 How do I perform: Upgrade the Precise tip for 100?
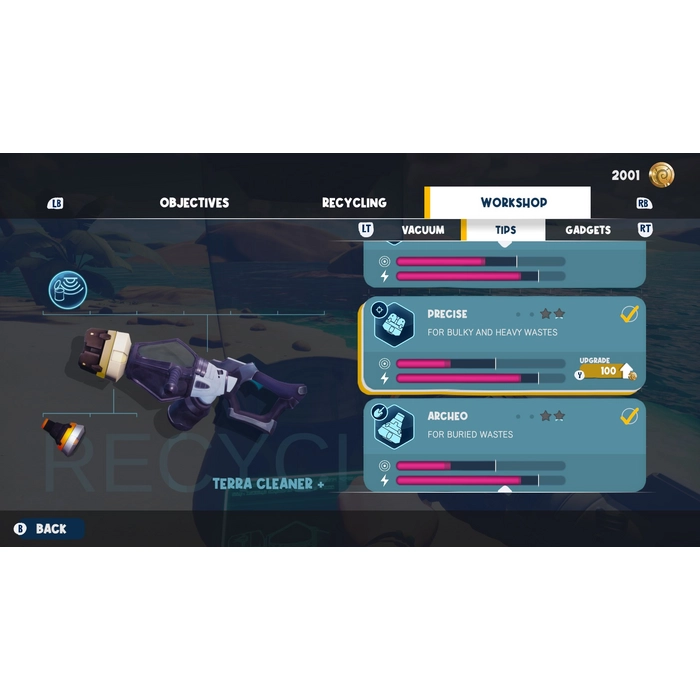point(608,371)
